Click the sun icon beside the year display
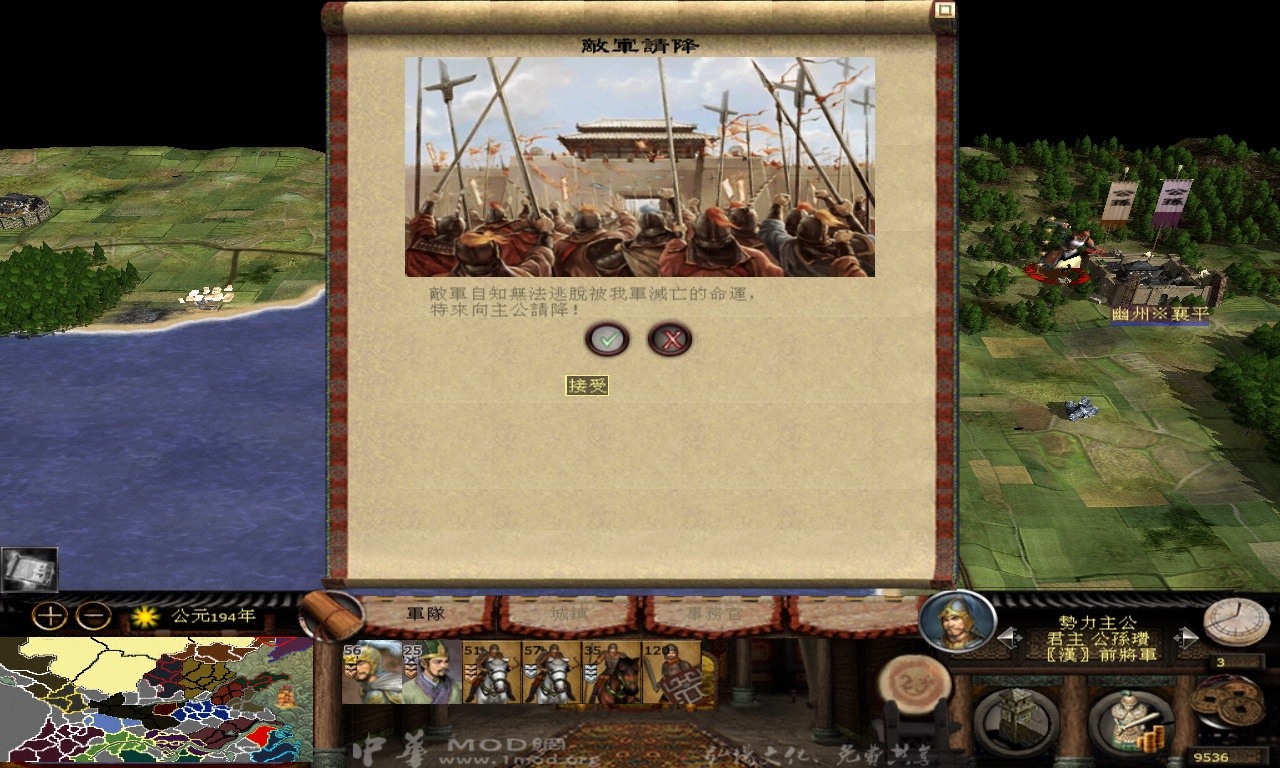This screenshot has width=1280, height=768. coord(144,615)
